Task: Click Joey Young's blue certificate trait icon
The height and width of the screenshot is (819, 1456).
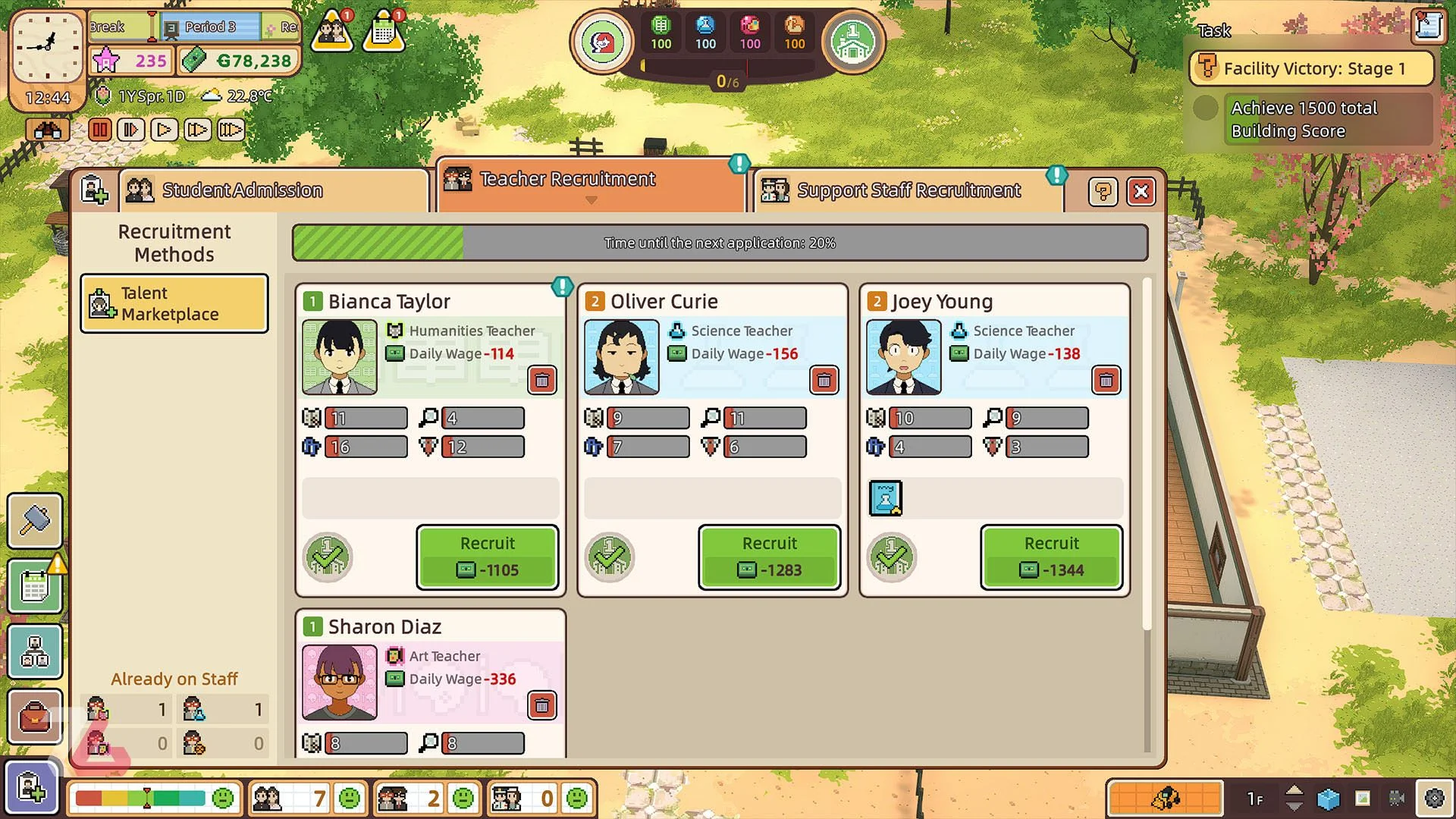Action: click(885, 498)
